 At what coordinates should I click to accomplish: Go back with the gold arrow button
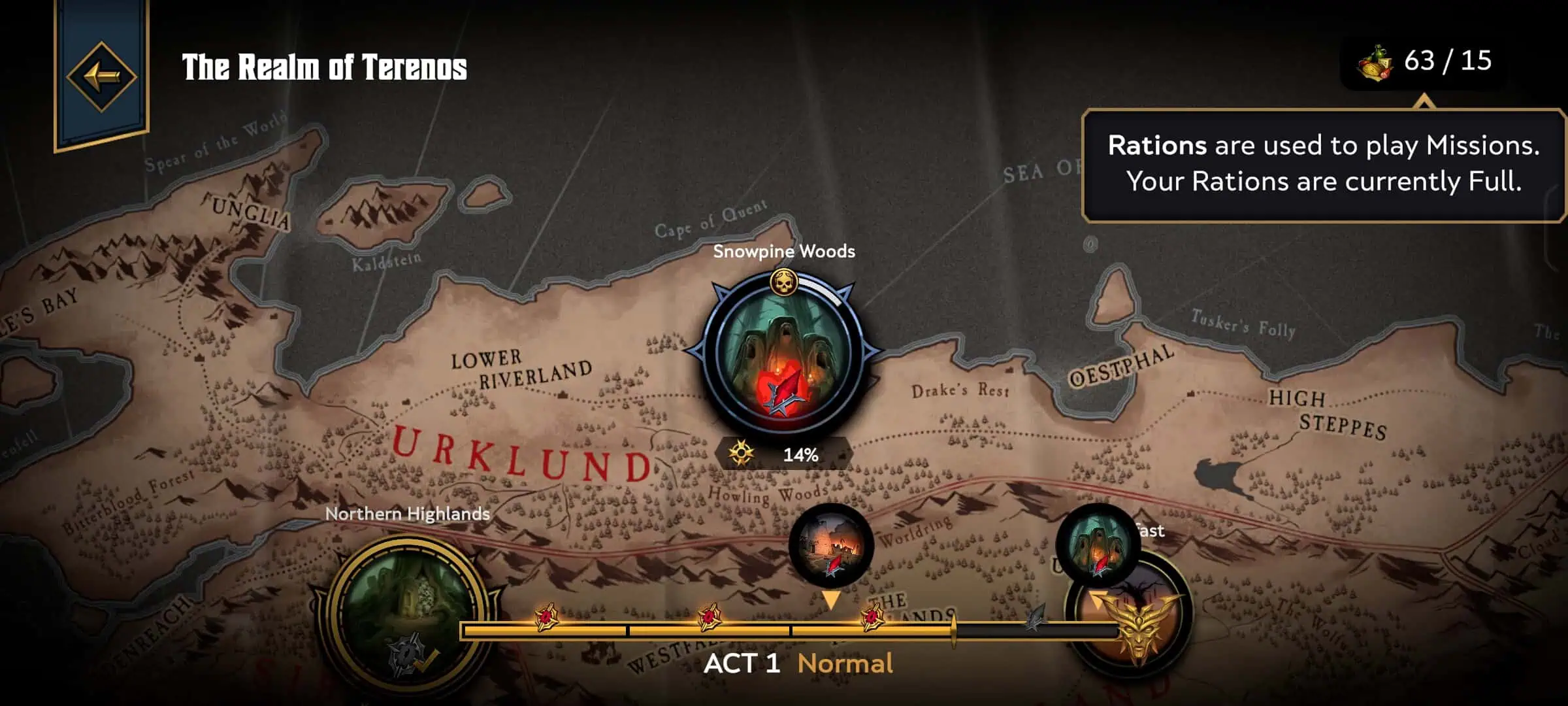pyautogui.click(x=101, y=76)
